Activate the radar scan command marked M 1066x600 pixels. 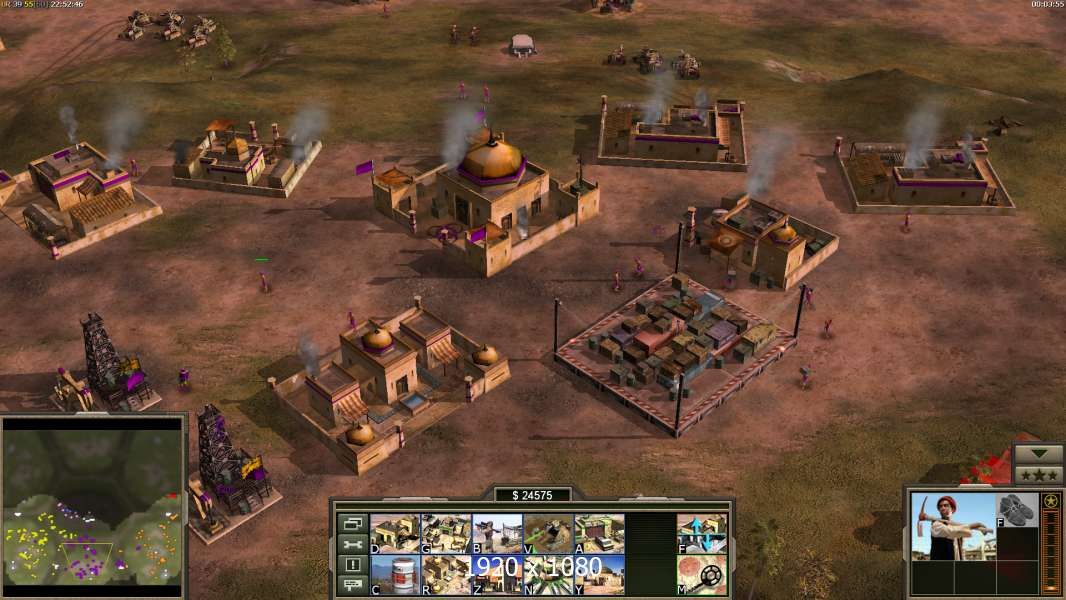pyautogui.click(x=702, y=575)
